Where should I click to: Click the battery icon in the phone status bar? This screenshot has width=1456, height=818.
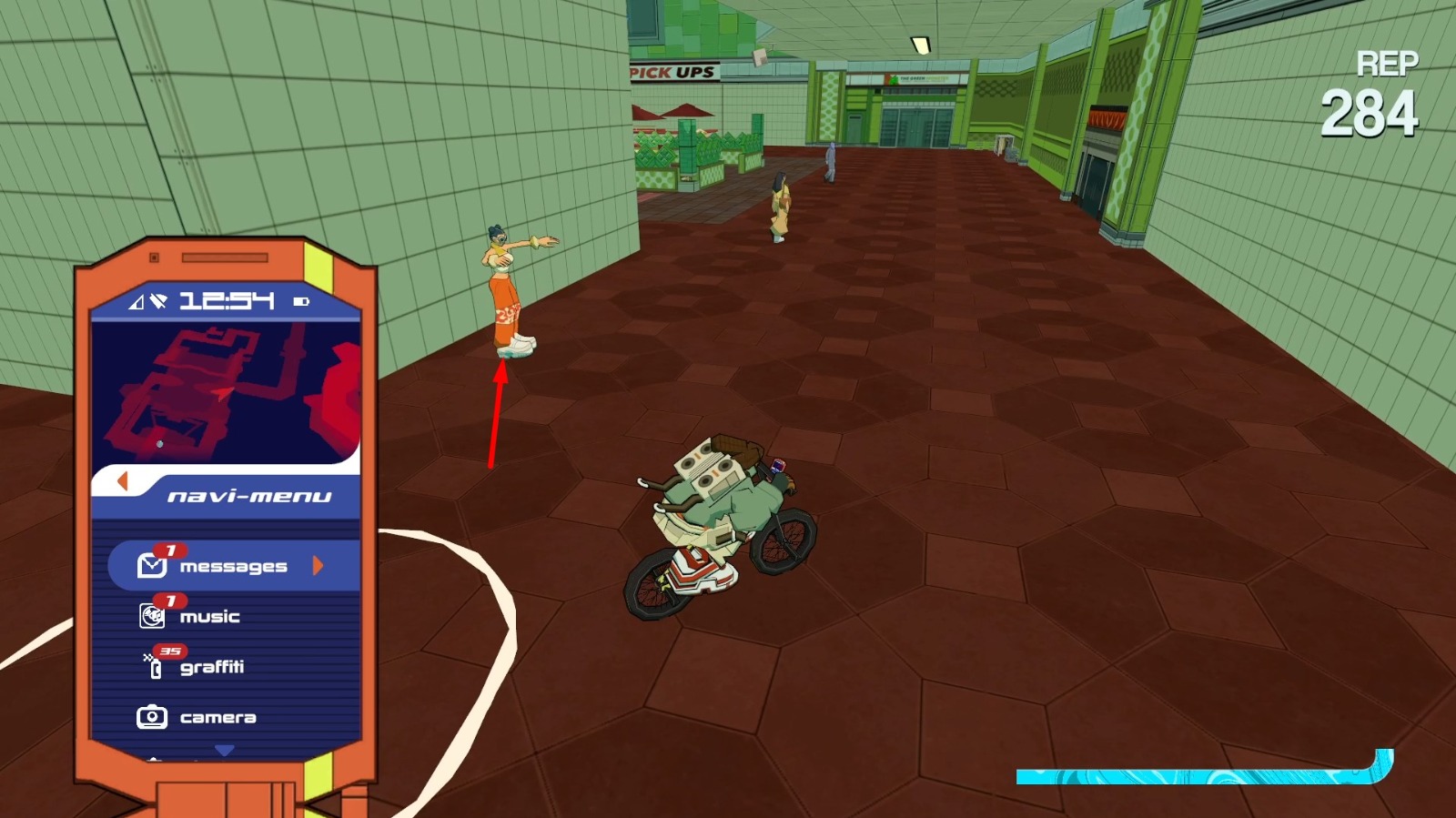[301, 301]
